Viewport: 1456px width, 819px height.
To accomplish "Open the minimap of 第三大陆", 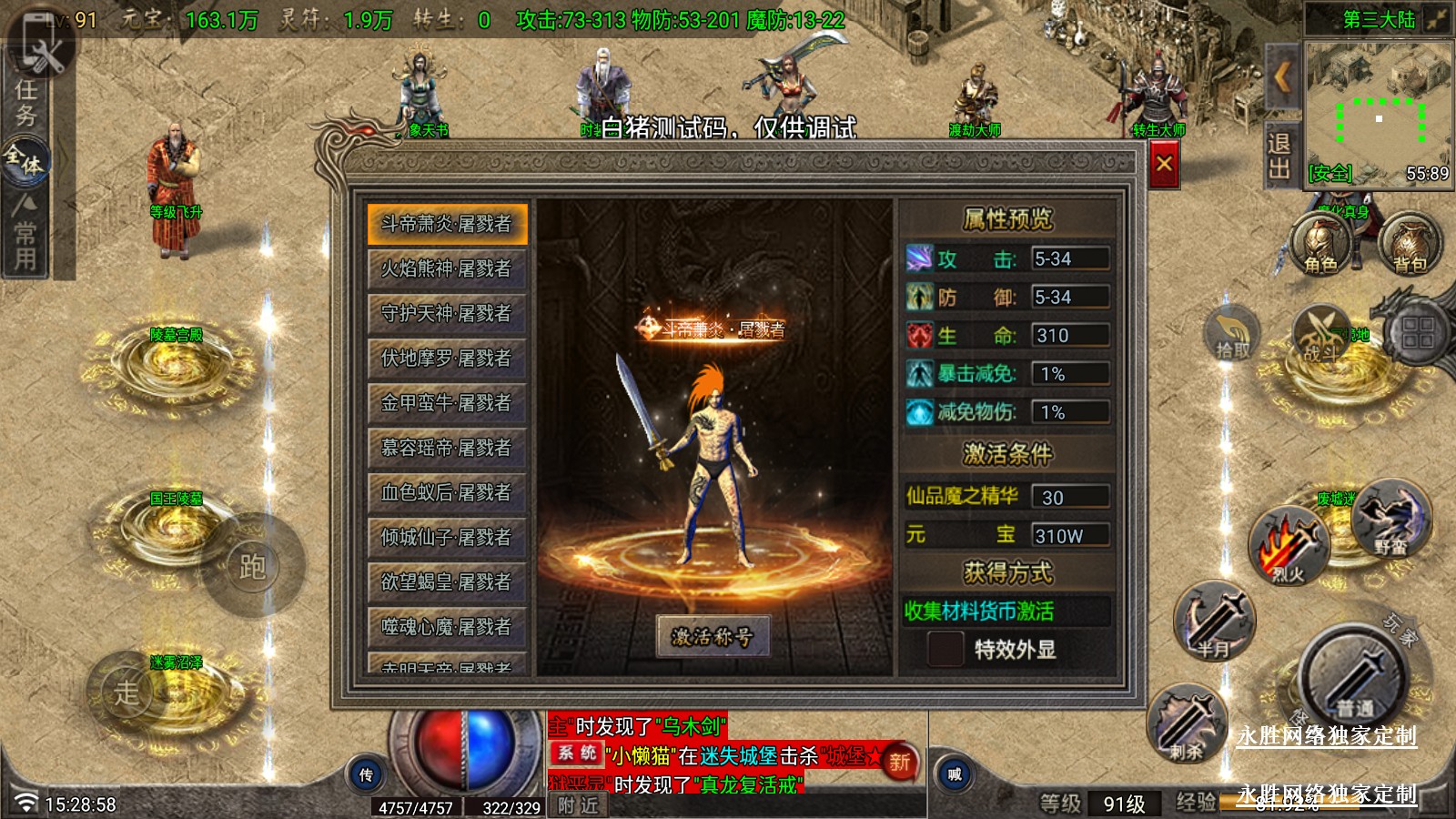I will (x=1378, y=114).
